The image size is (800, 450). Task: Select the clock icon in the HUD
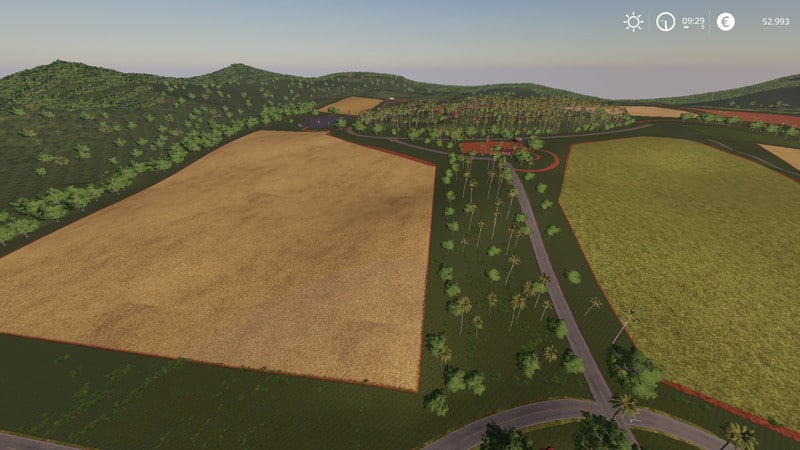click(x=666, y=21)
